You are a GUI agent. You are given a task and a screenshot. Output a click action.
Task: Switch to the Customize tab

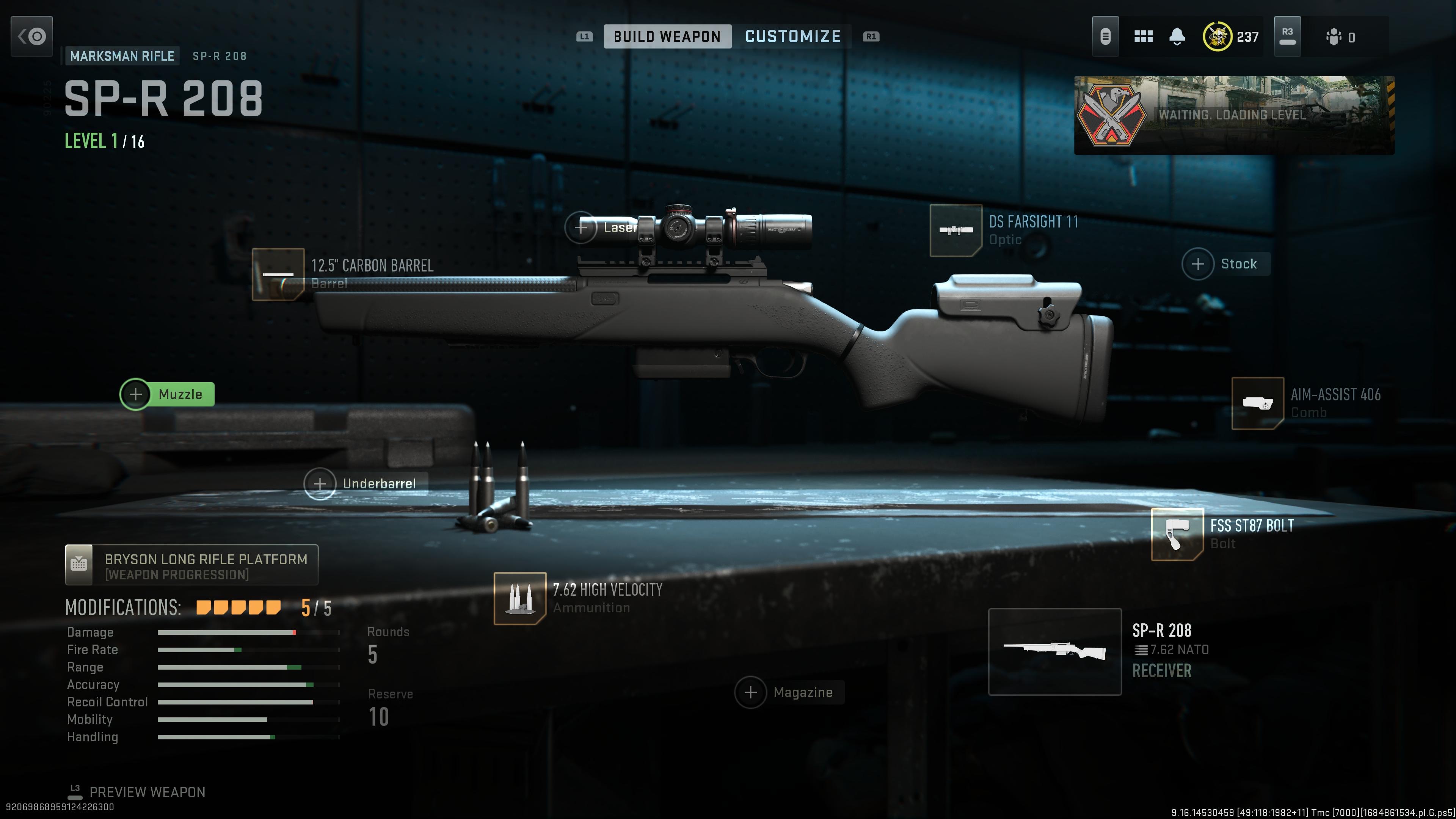793,36
